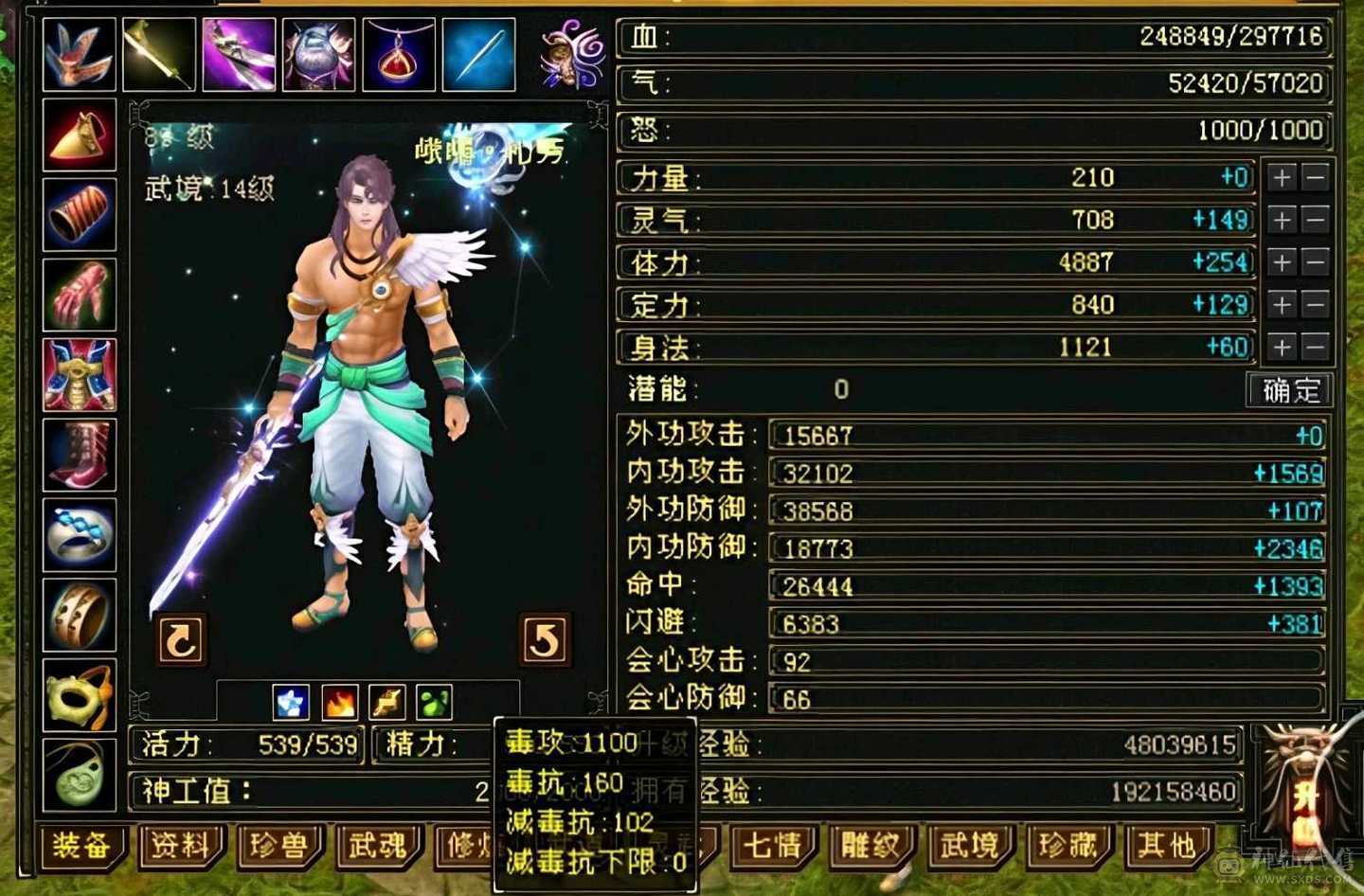Select the blue ring equipment slot
This screenshot has width=1364, height=896.
(79, 535)
